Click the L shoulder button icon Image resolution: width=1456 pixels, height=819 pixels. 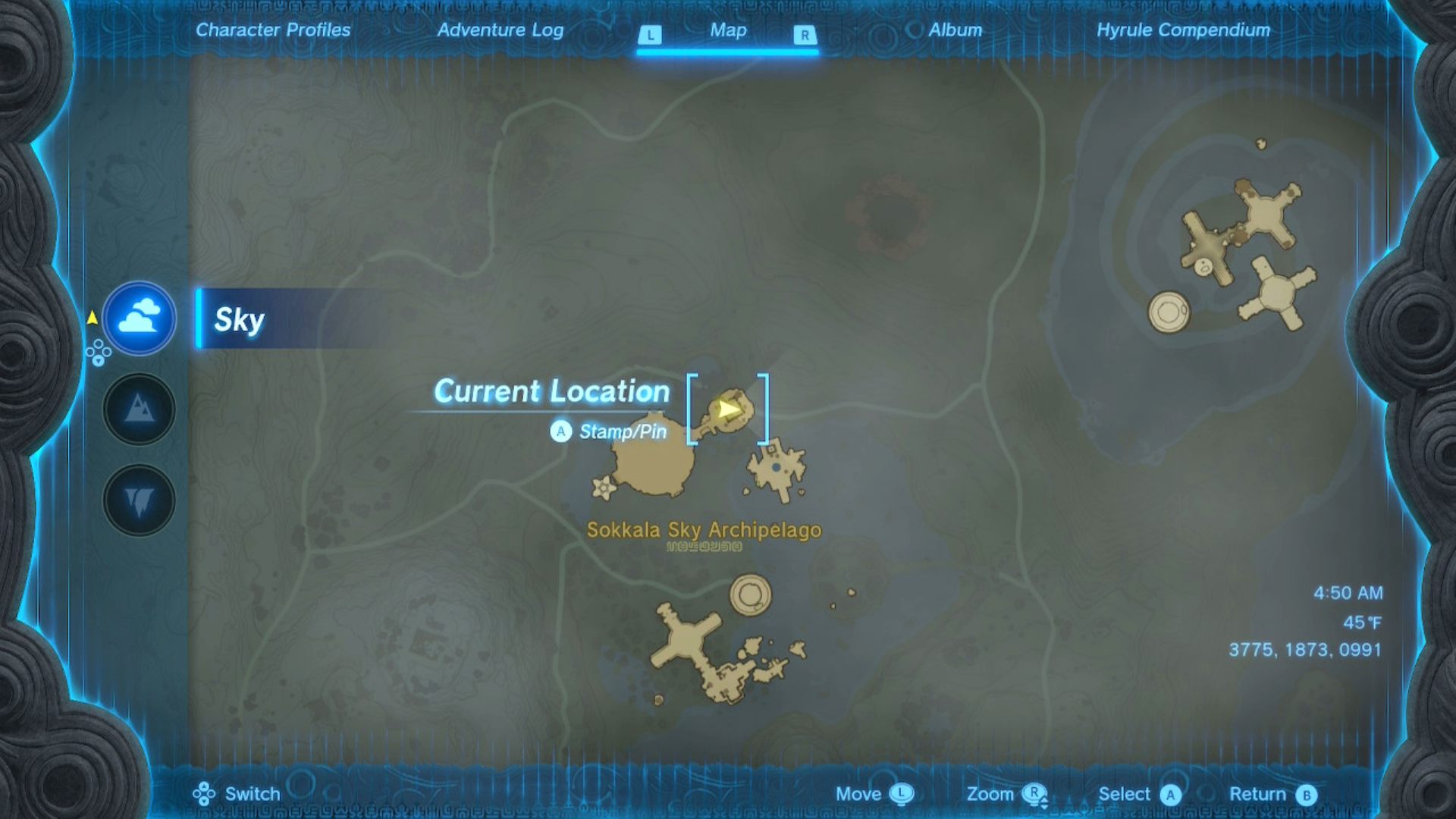[x=651, y=34]
